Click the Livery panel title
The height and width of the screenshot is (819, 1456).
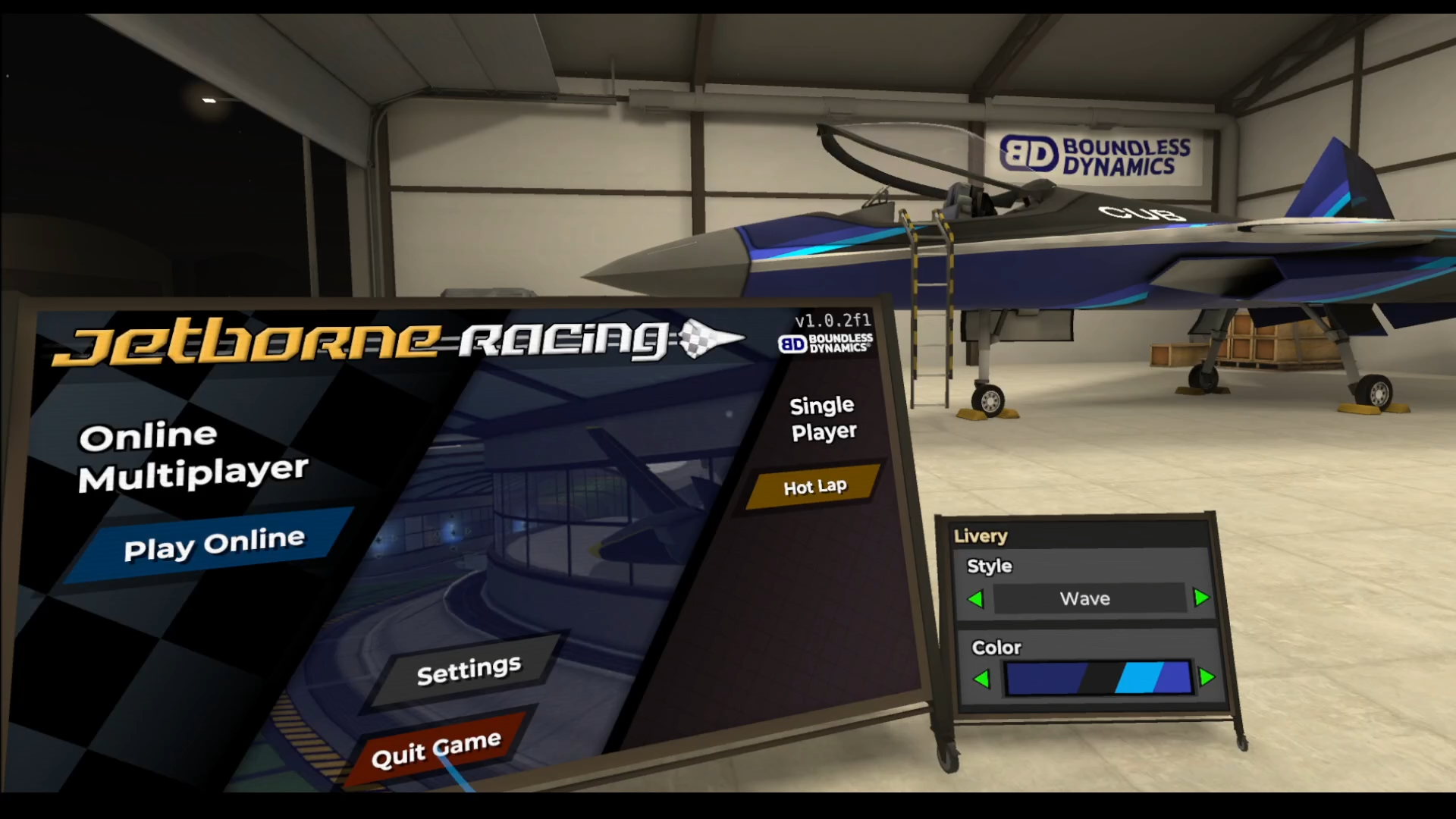click(x=981, y=536)
